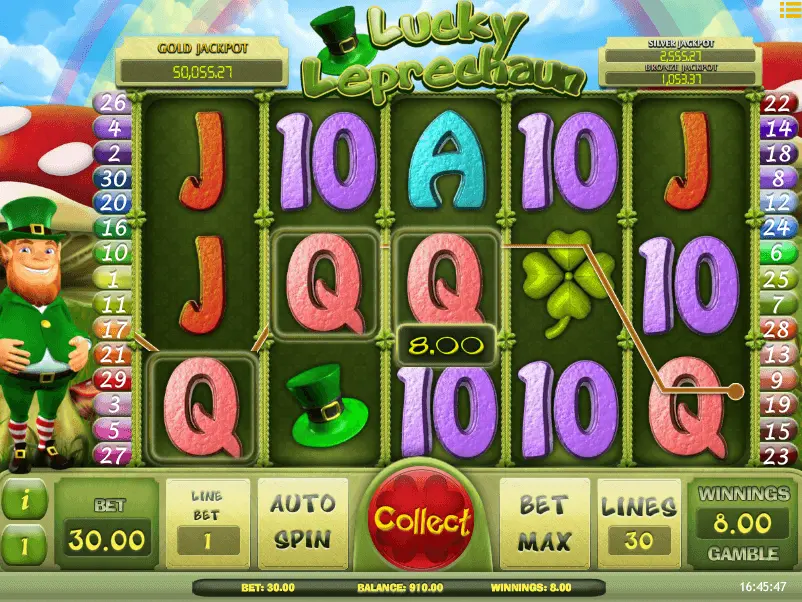
Task: Adjust the Line Bet value
Action: tap(207, 522)
